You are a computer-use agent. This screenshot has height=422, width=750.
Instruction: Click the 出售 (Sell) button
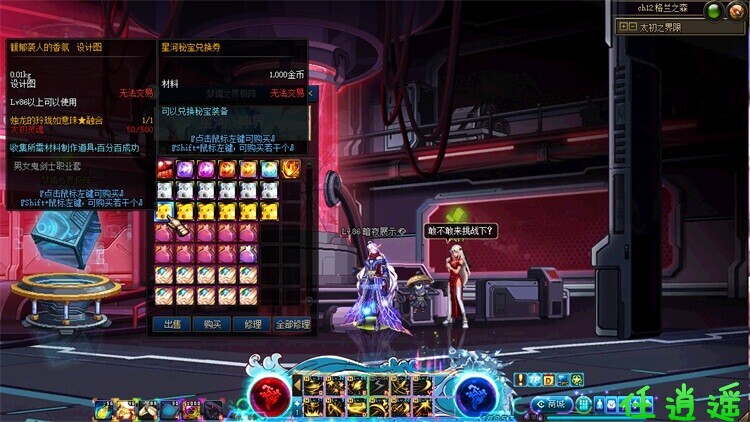tap(172, 324)
